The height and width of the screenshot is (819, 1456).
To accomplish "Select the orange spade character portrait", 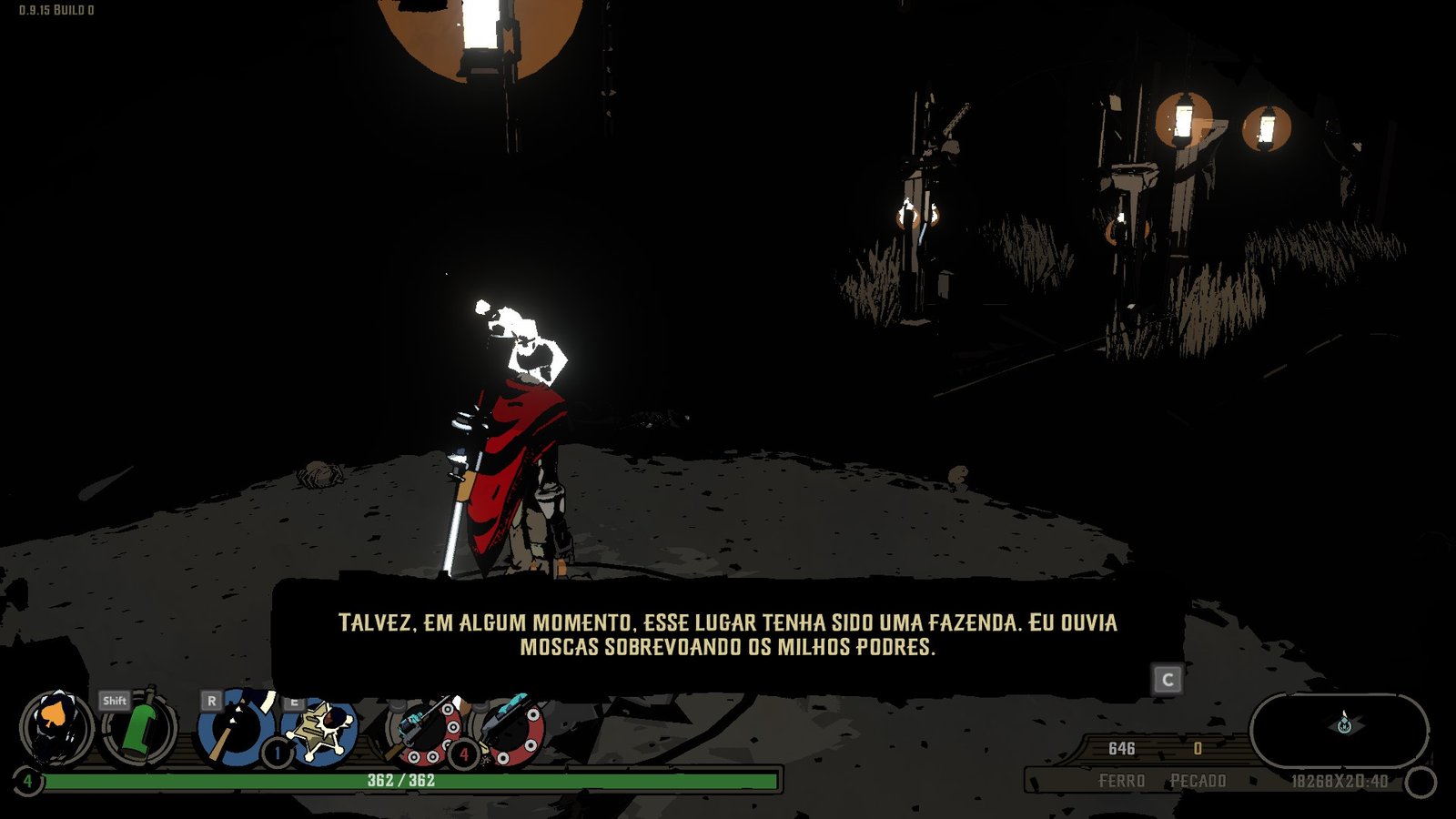I will [56, 728].
